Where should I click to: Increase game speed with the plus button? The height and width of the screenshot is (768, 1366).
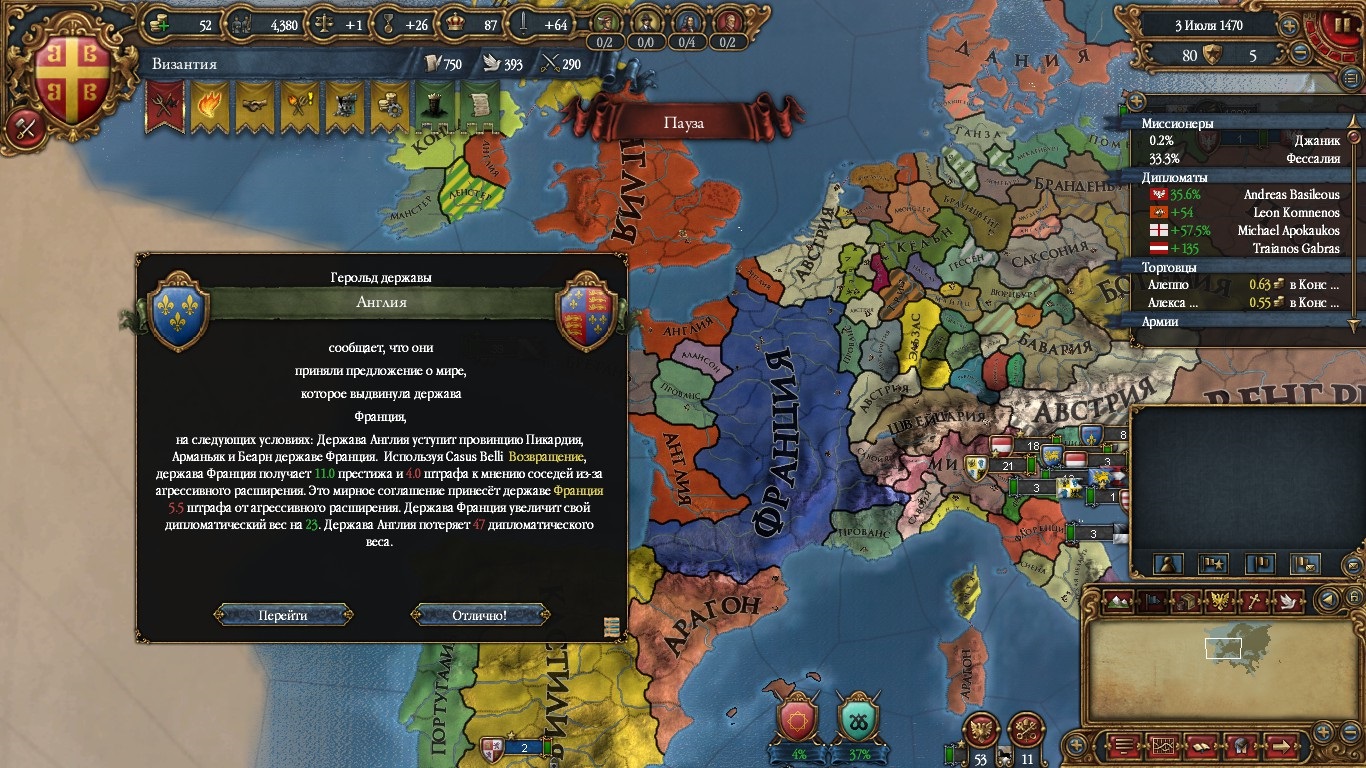[1290, 26]
